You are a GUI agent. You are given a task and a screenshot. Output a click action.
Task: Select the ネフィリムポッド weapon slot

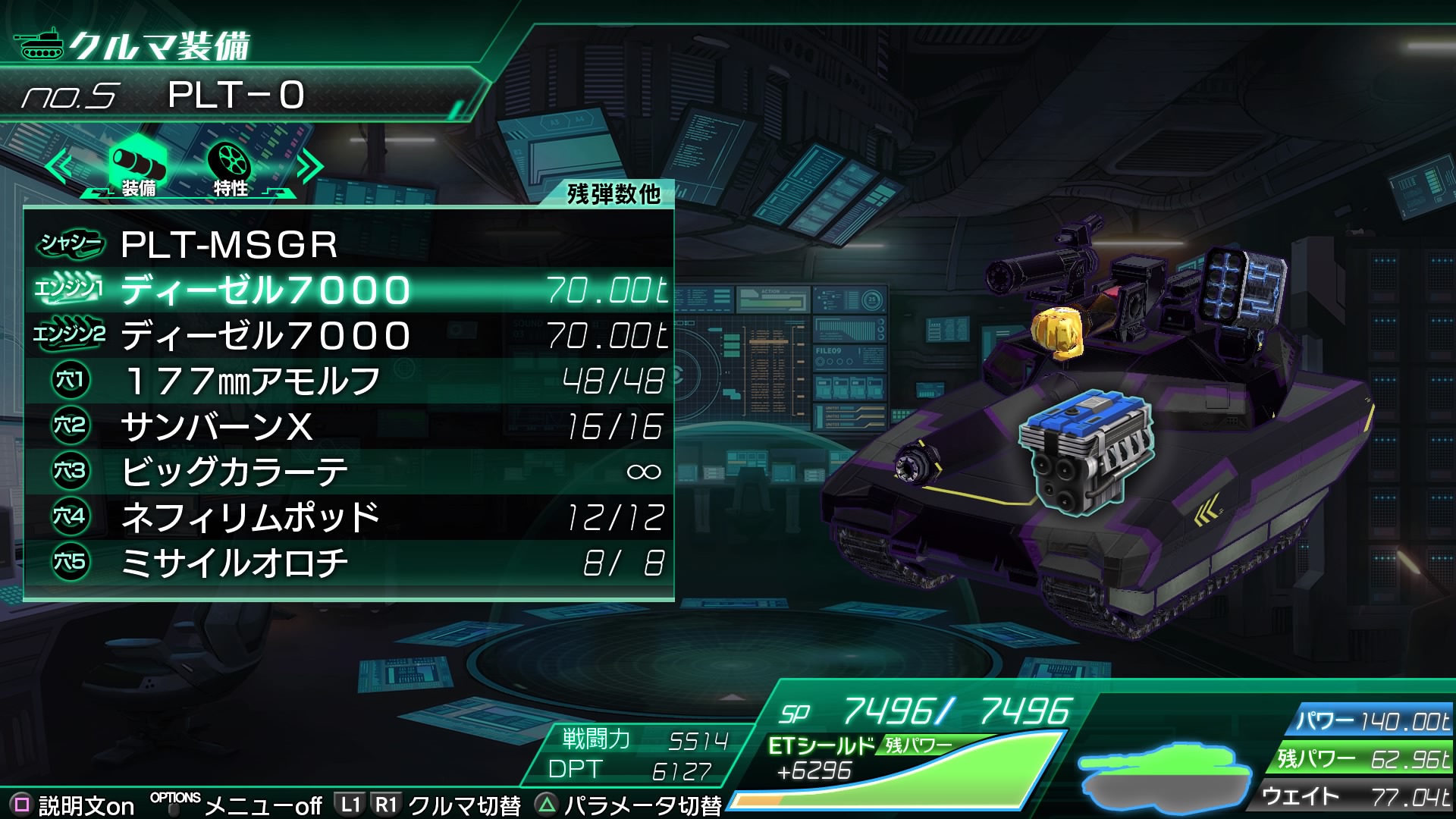point(349,517)
